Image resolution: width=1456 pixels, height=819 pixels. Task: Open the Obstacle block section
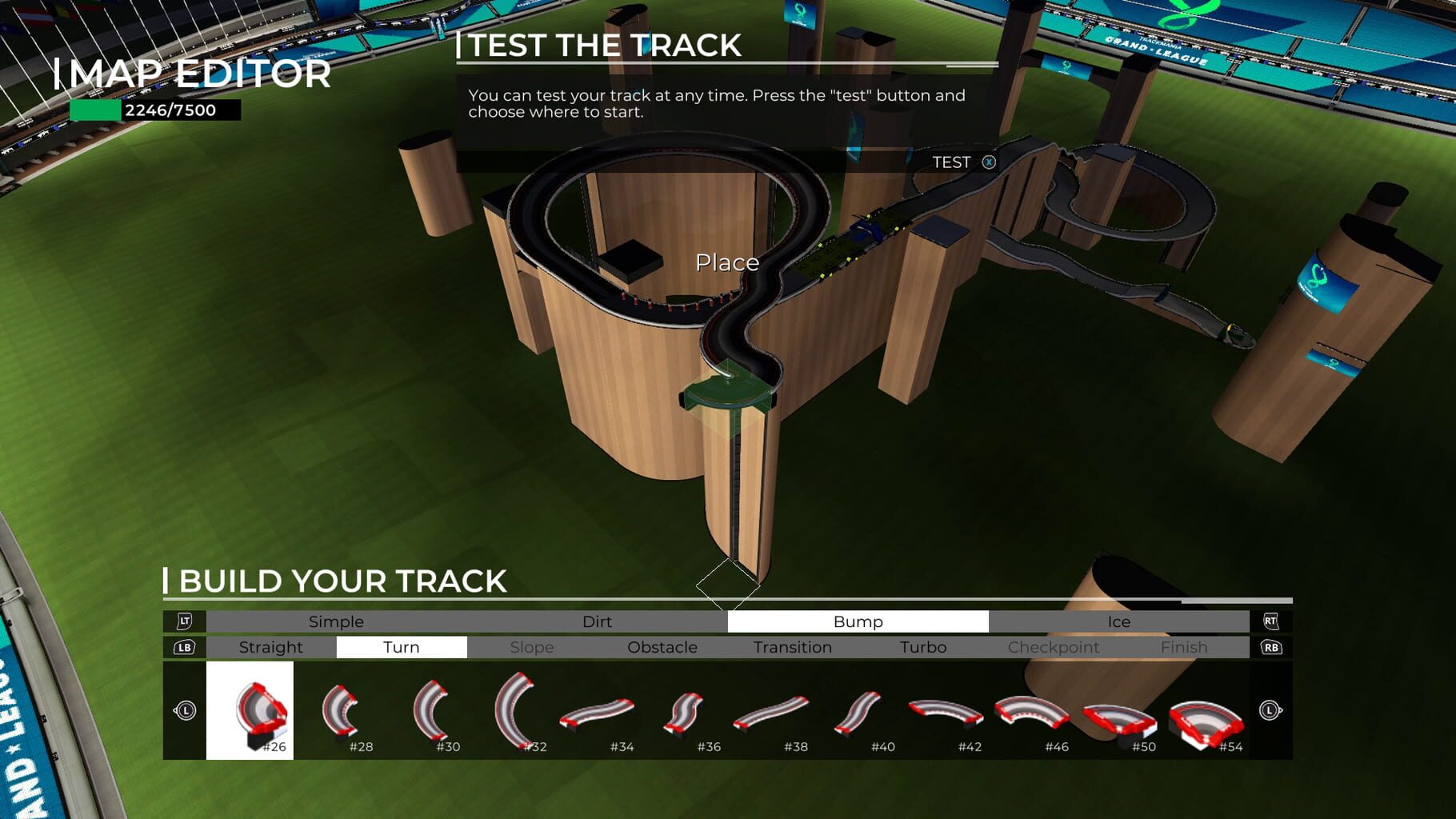pos(662,648)
